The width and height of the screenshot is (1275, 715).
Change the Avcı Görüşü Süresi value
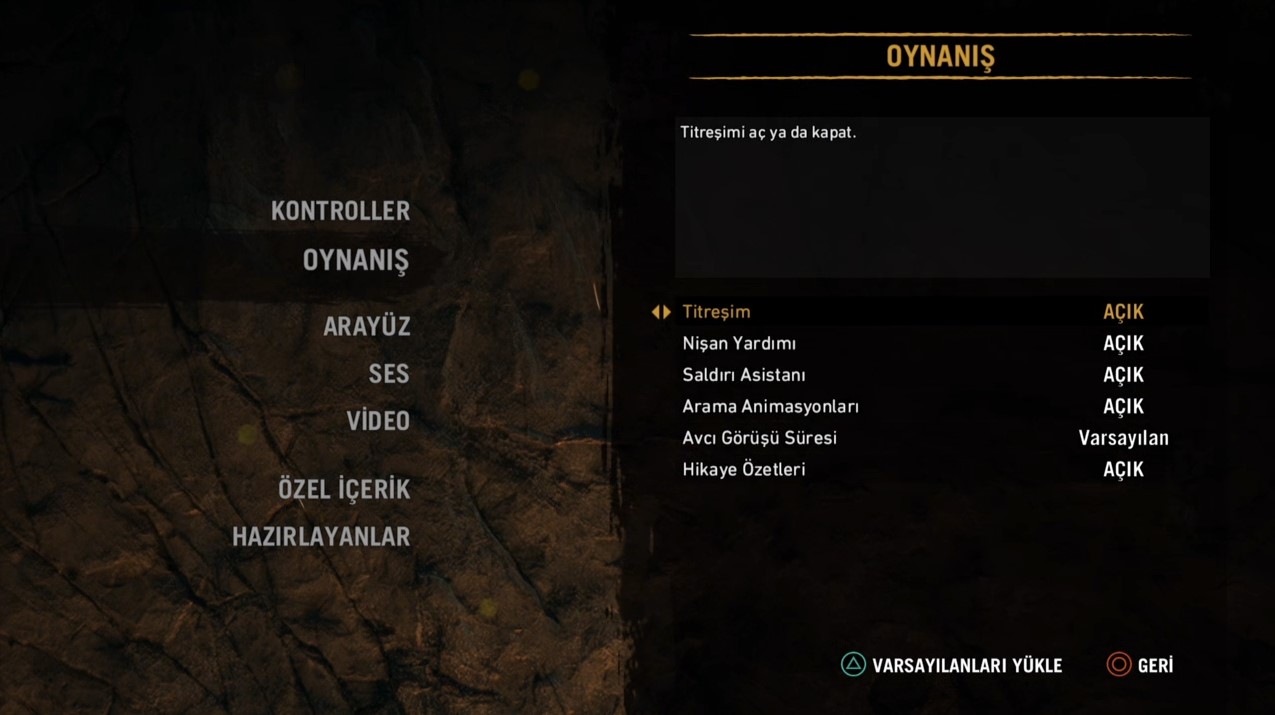click(x=1123, y=438)
